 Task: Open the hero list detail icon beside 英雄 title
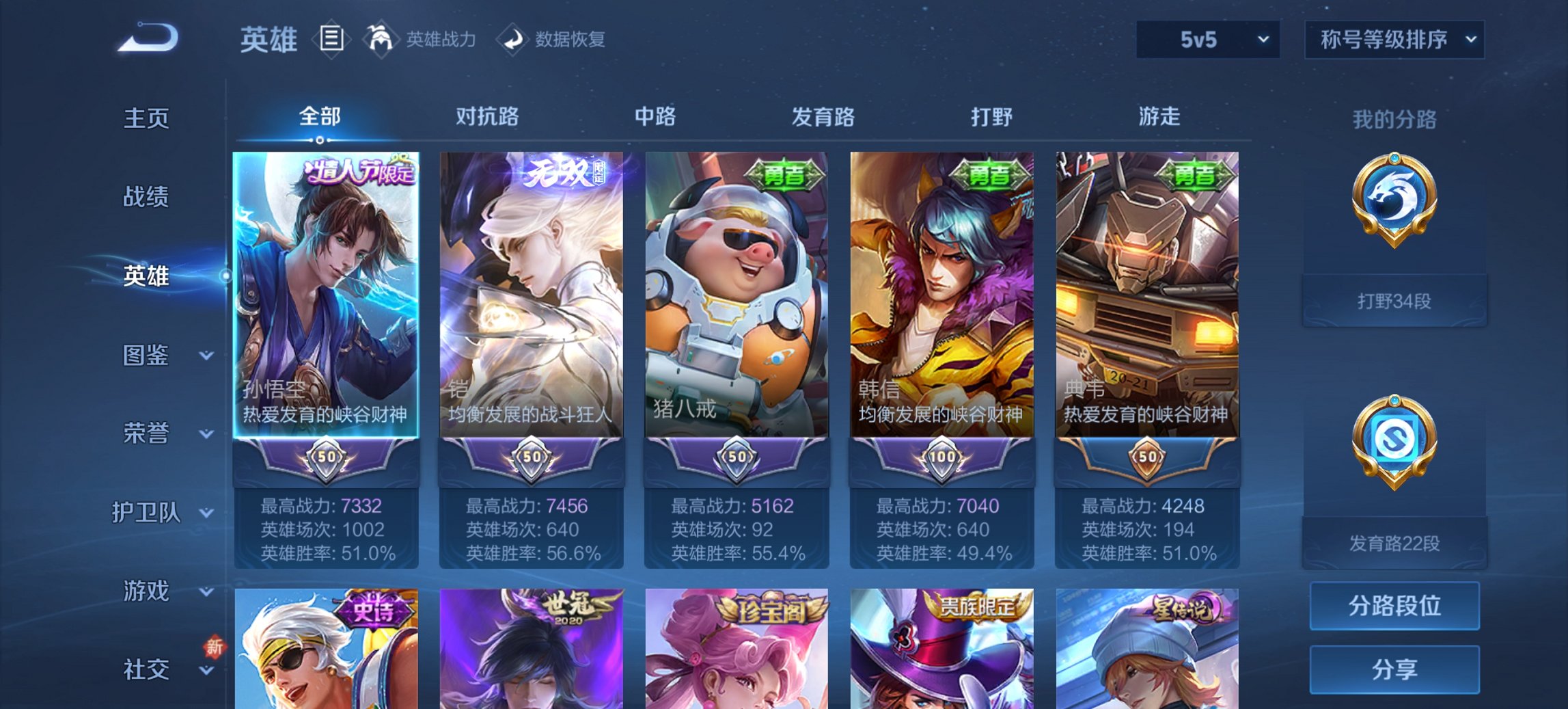tap(333, 40)
